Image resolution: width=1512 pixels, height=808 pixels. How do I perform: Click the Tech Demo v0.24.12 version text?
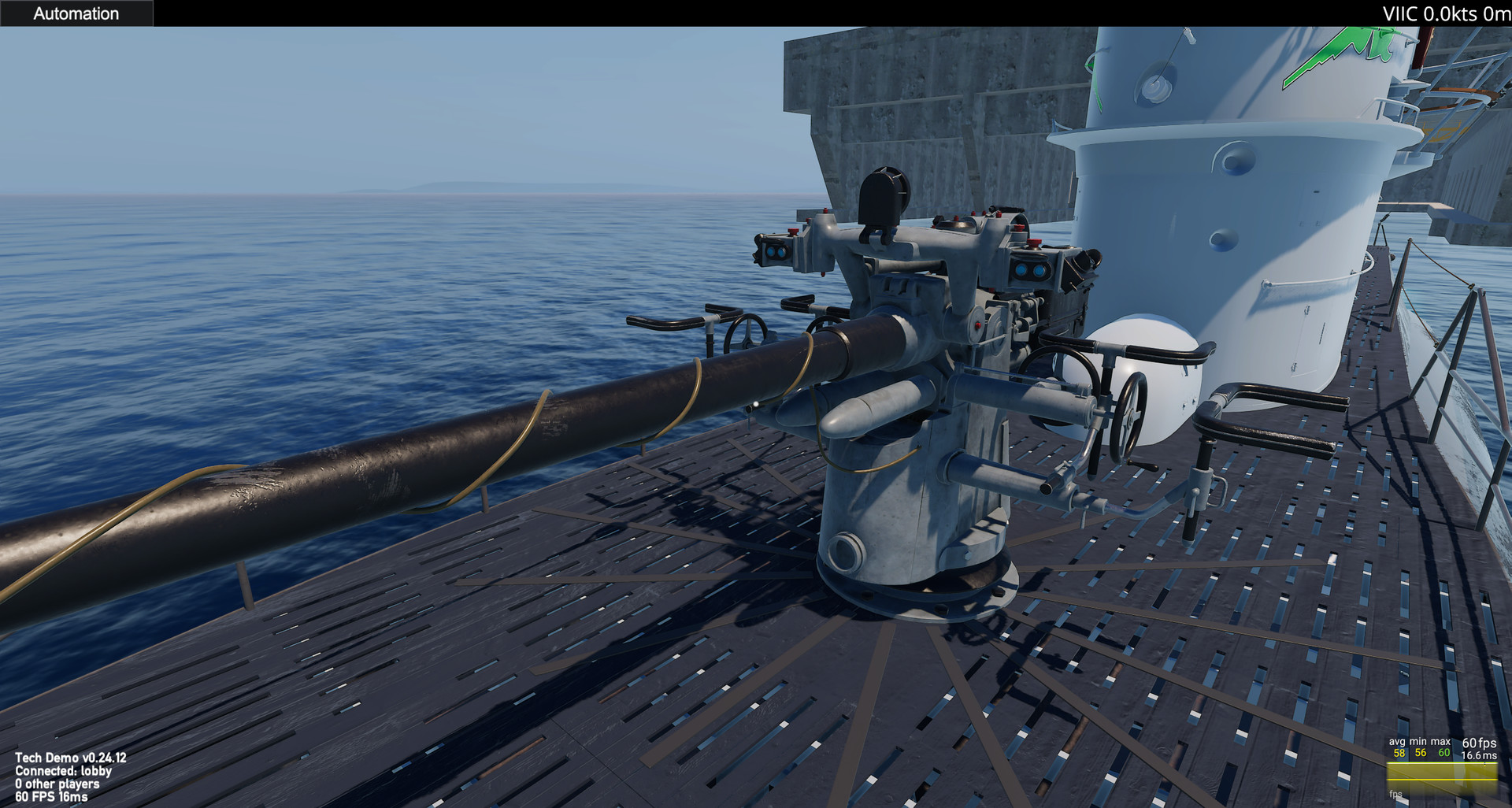(73, 758)
